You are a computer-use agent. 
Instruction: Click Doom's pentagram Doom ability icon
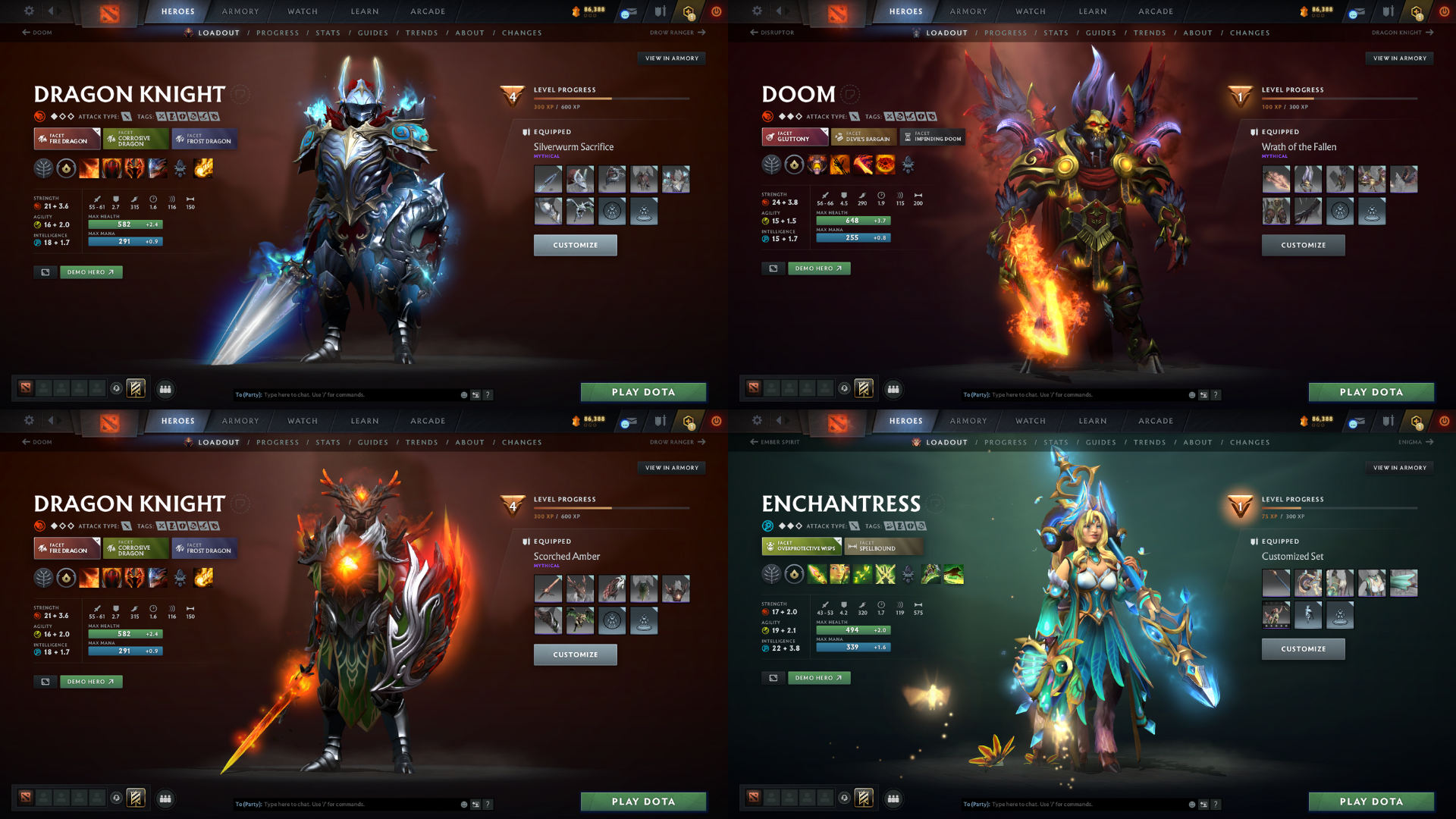click(886, 165)
